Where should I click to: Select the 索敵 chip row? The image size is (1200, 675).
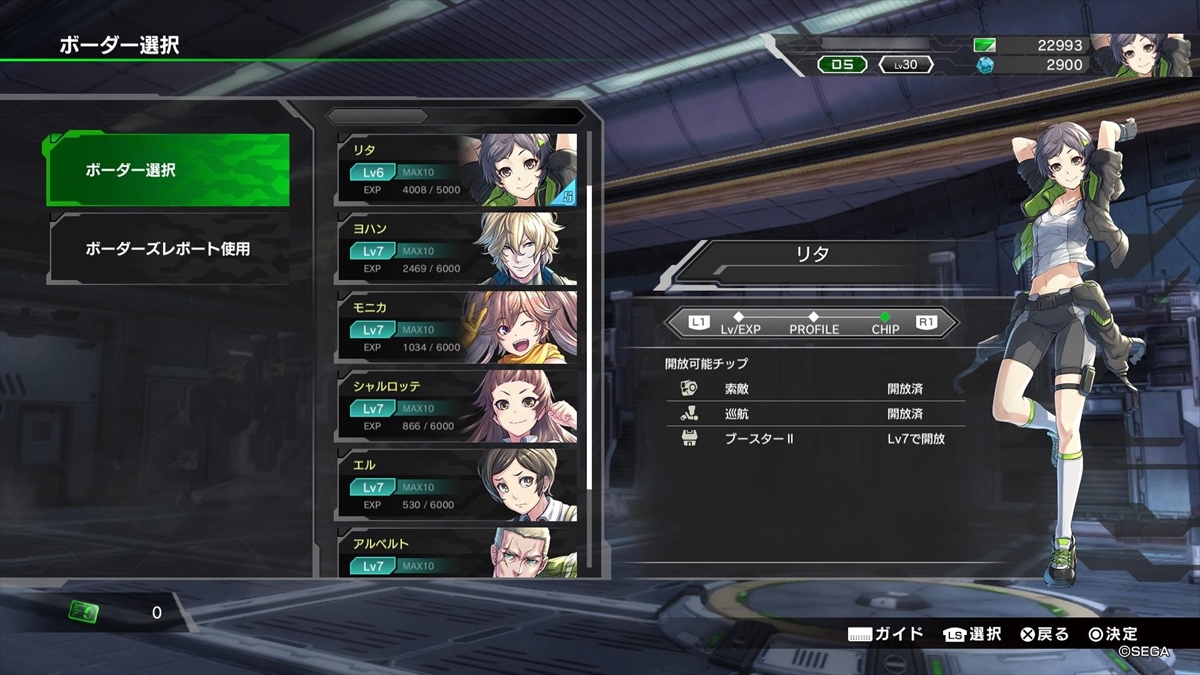coord(815,388)
